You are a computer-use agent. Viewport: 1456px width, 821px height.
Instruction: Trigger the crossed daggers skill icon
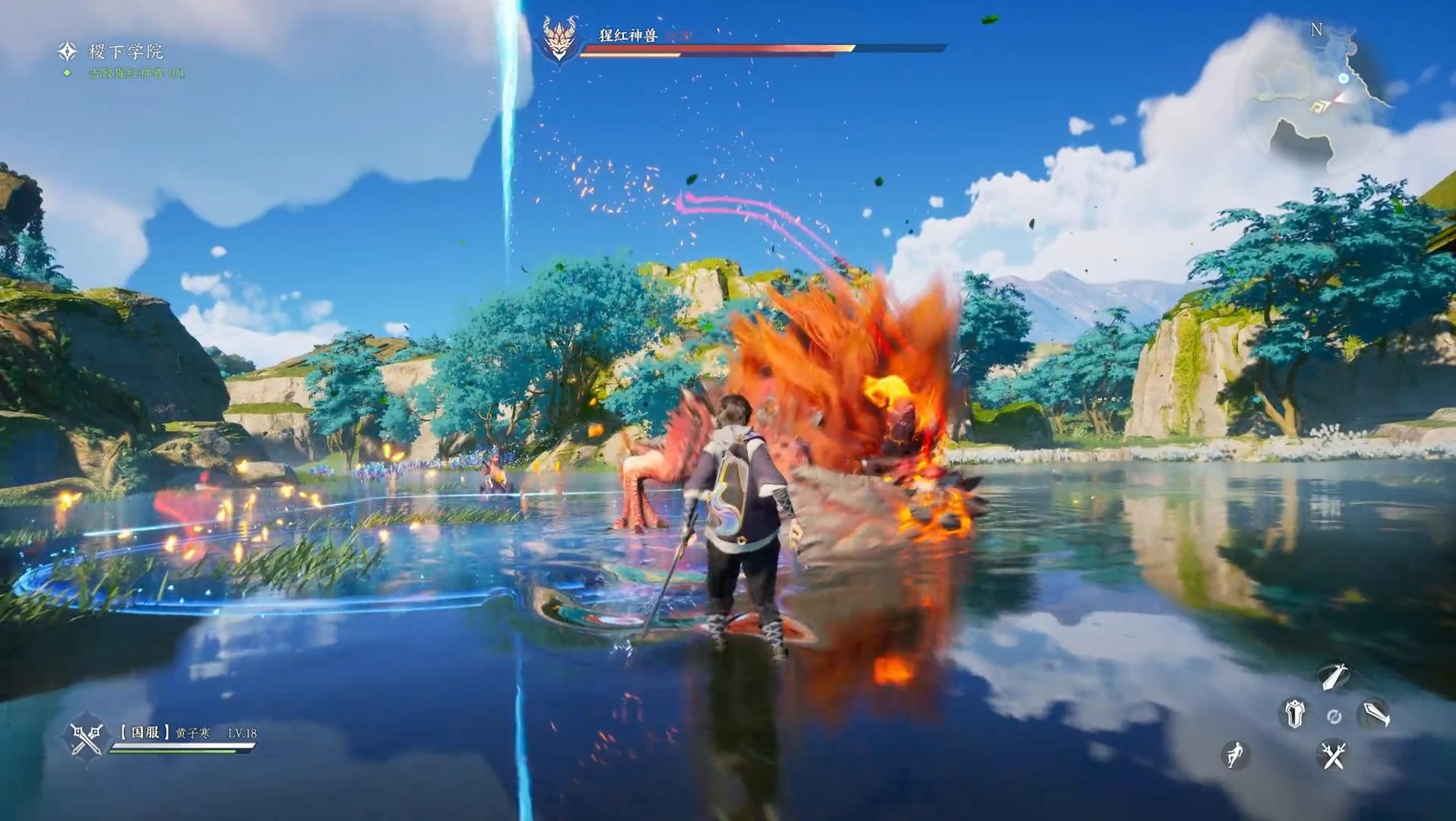click(x=1332, y=756)
